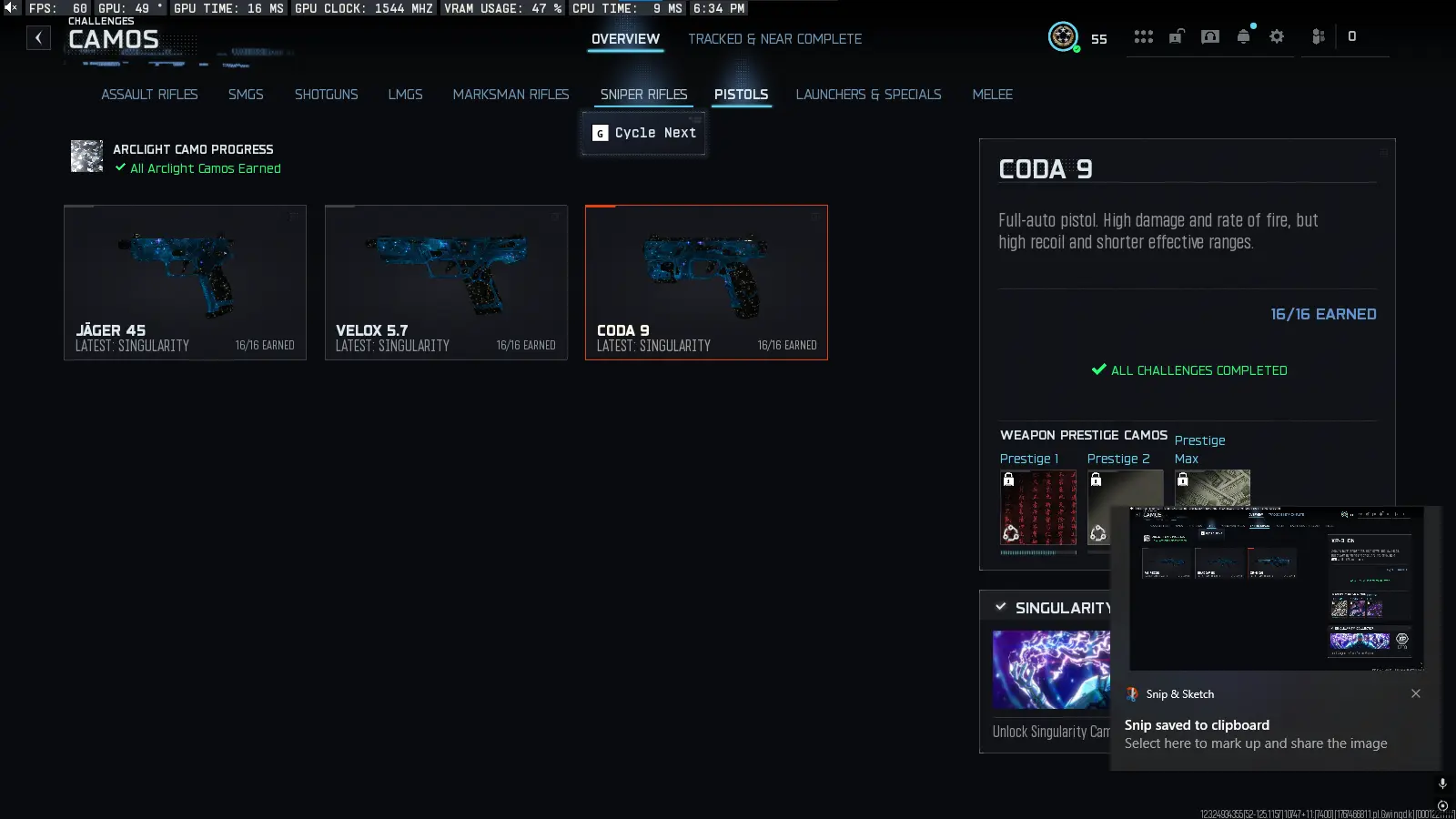Click the Snip & Sketch notification icon
The image size is (1456, 819).
(1133, 694)
